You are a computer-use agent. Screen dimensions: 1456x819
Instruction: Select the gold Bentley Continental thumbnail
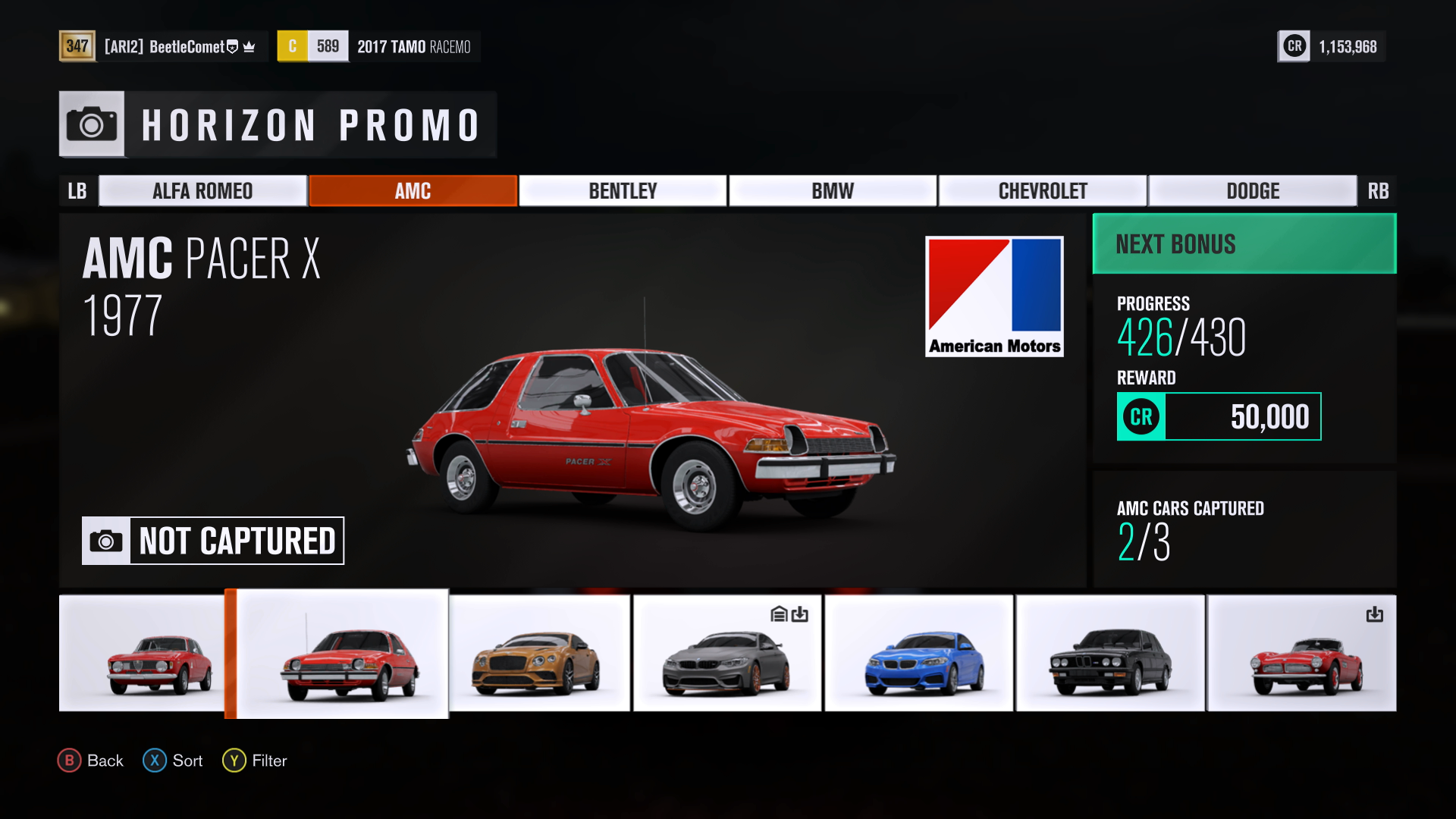coord(538,653)
